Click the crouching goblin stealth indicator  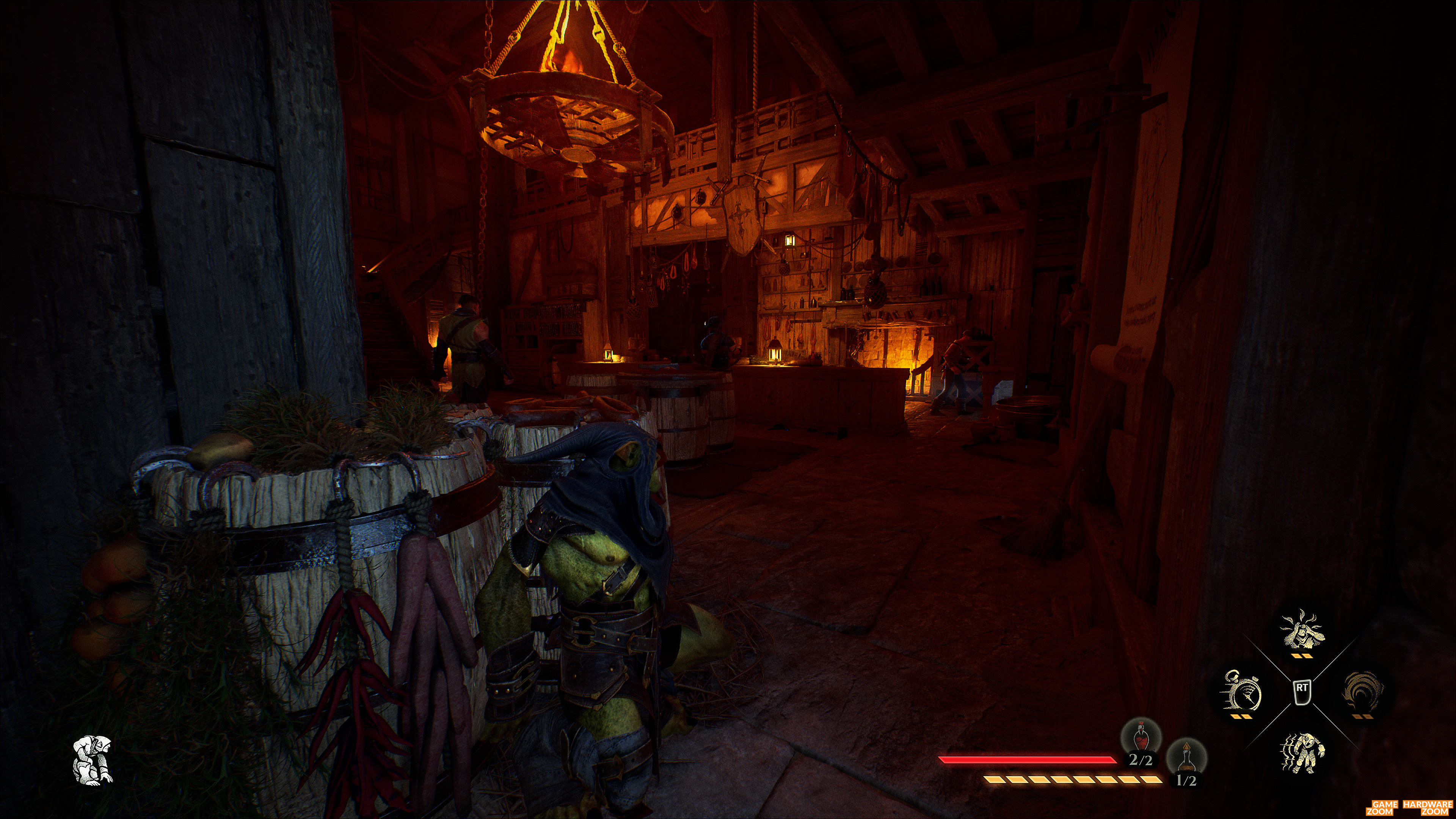click(93, 759)
